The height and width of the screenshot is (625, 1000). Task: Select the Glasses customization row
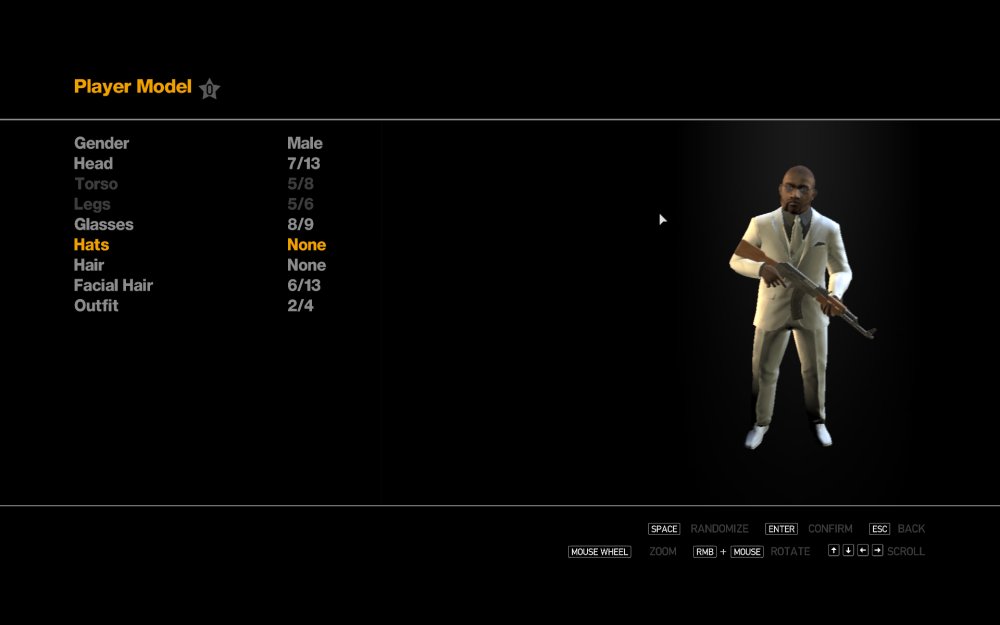104,224
